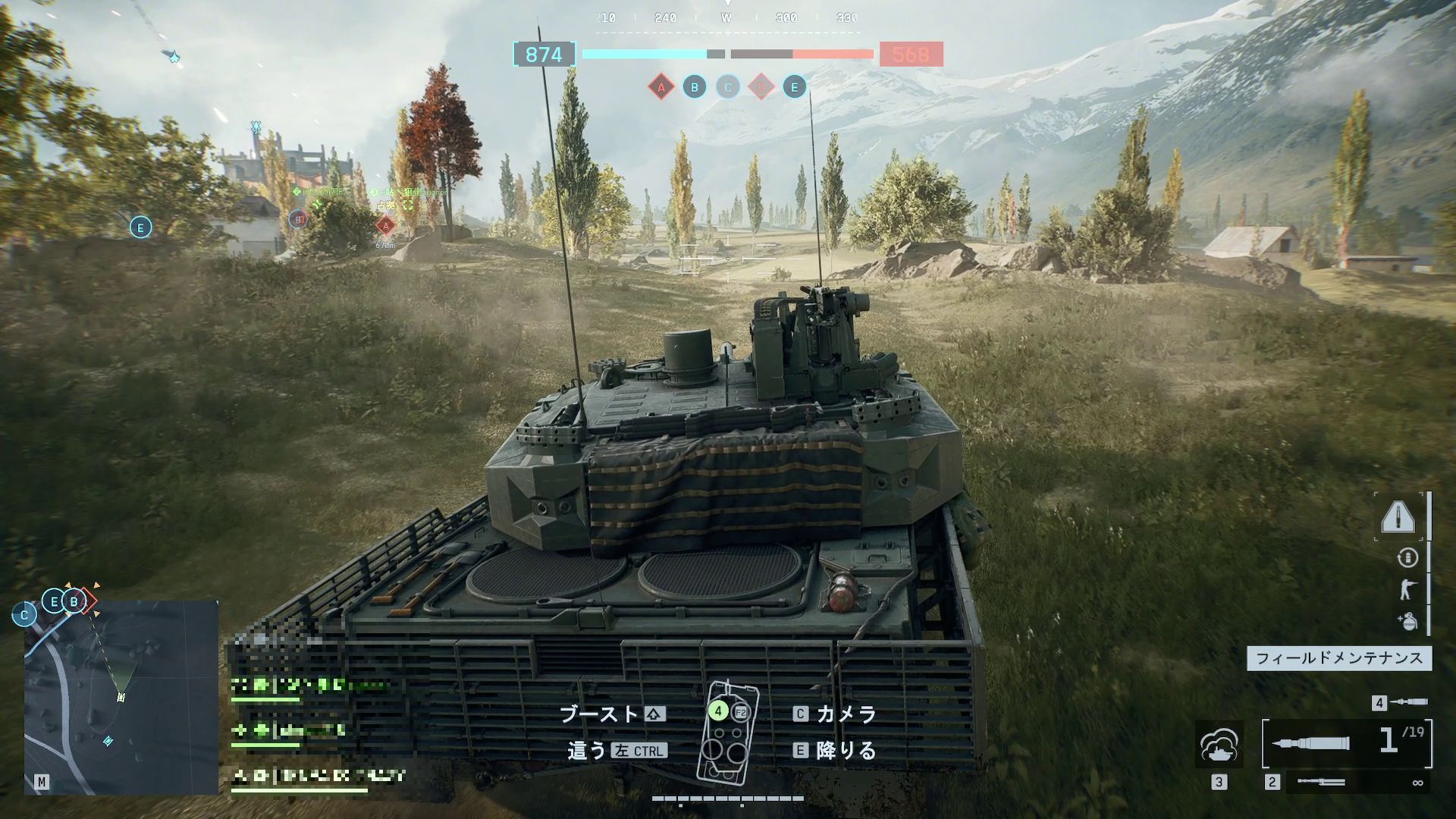Image resolution: width=1456 pixels, height=819 pixels.
Task: Click the enemy score 568 counter
Action: [x=912, y=55]
